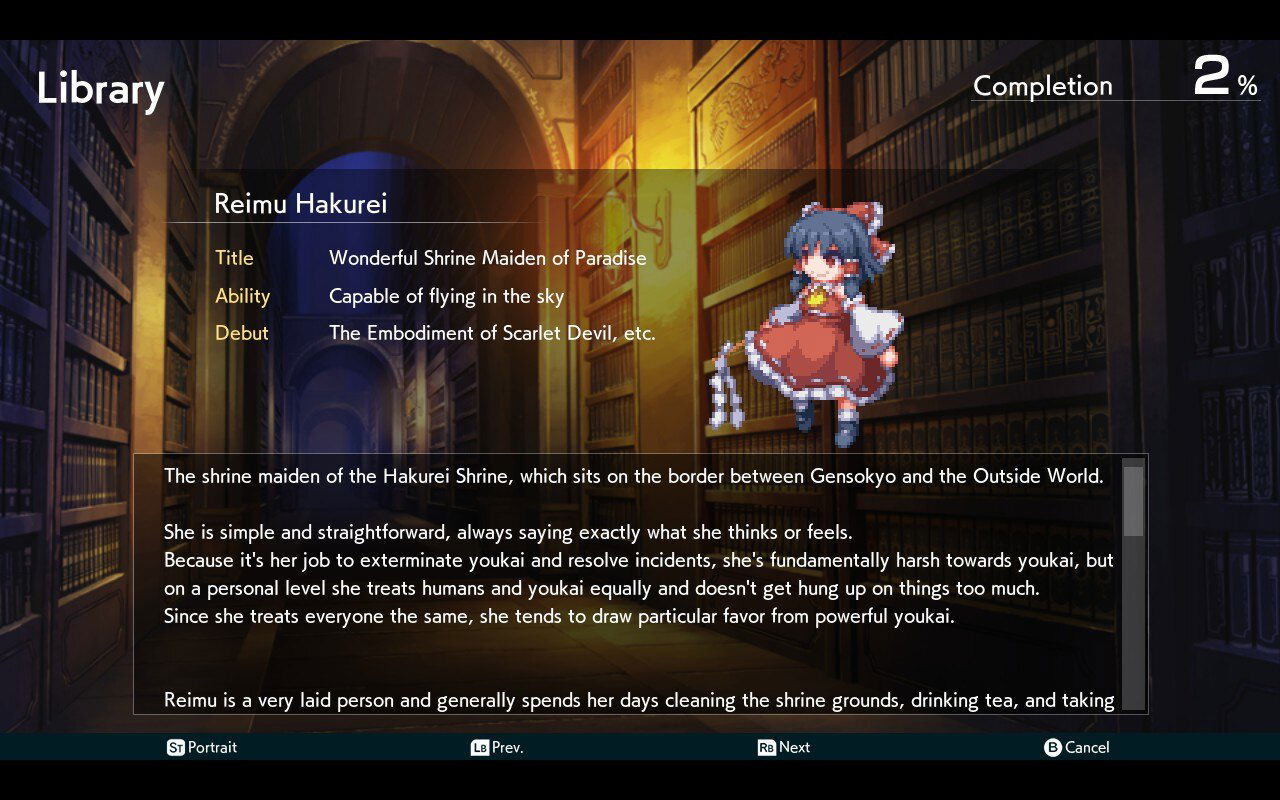The image size is (1280, 800).
Task: Click the yellow Title label
Action: [x=235, y=258]
